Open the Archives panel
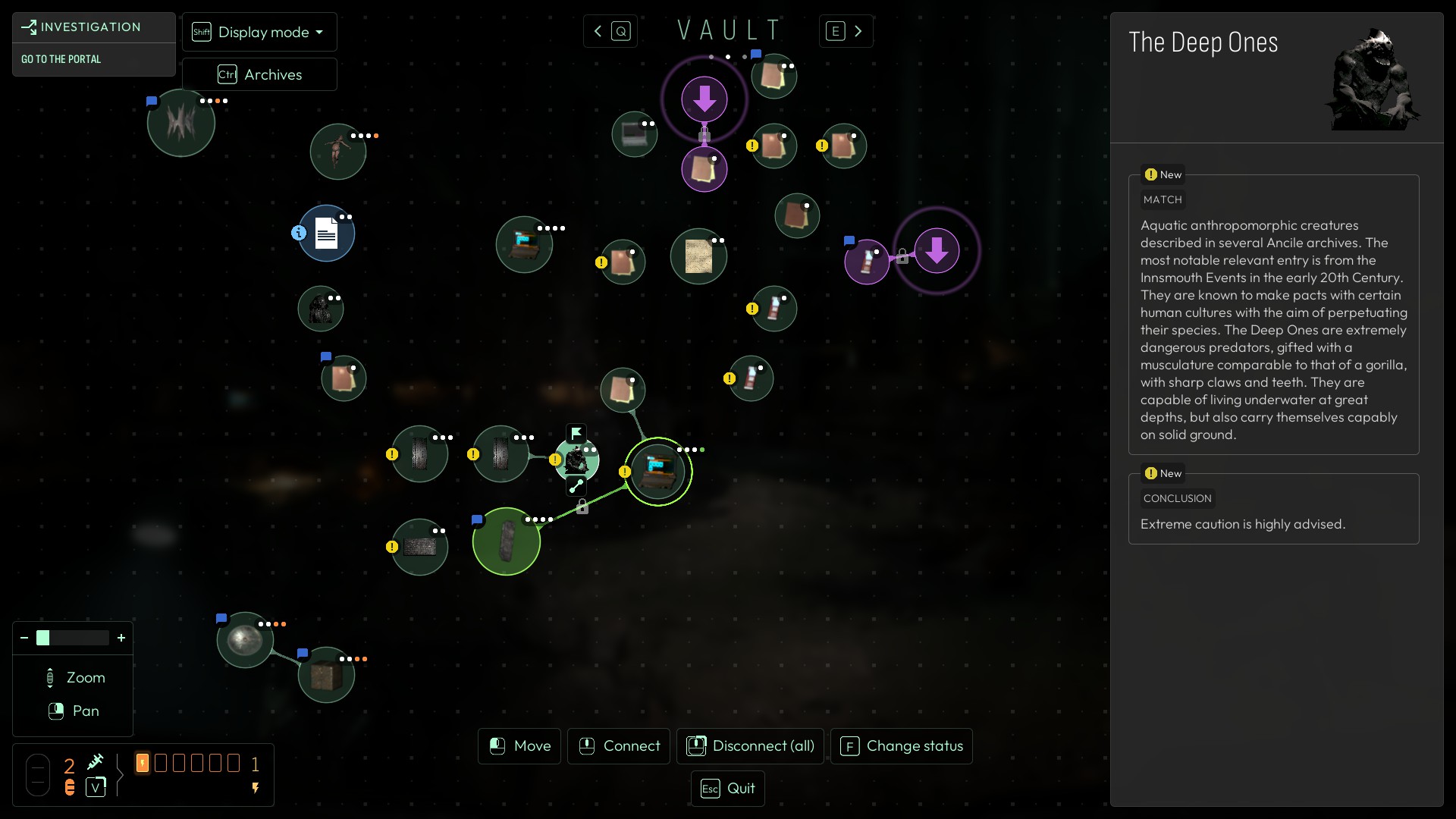This screenshot has width=1456, height=819. 259,74
